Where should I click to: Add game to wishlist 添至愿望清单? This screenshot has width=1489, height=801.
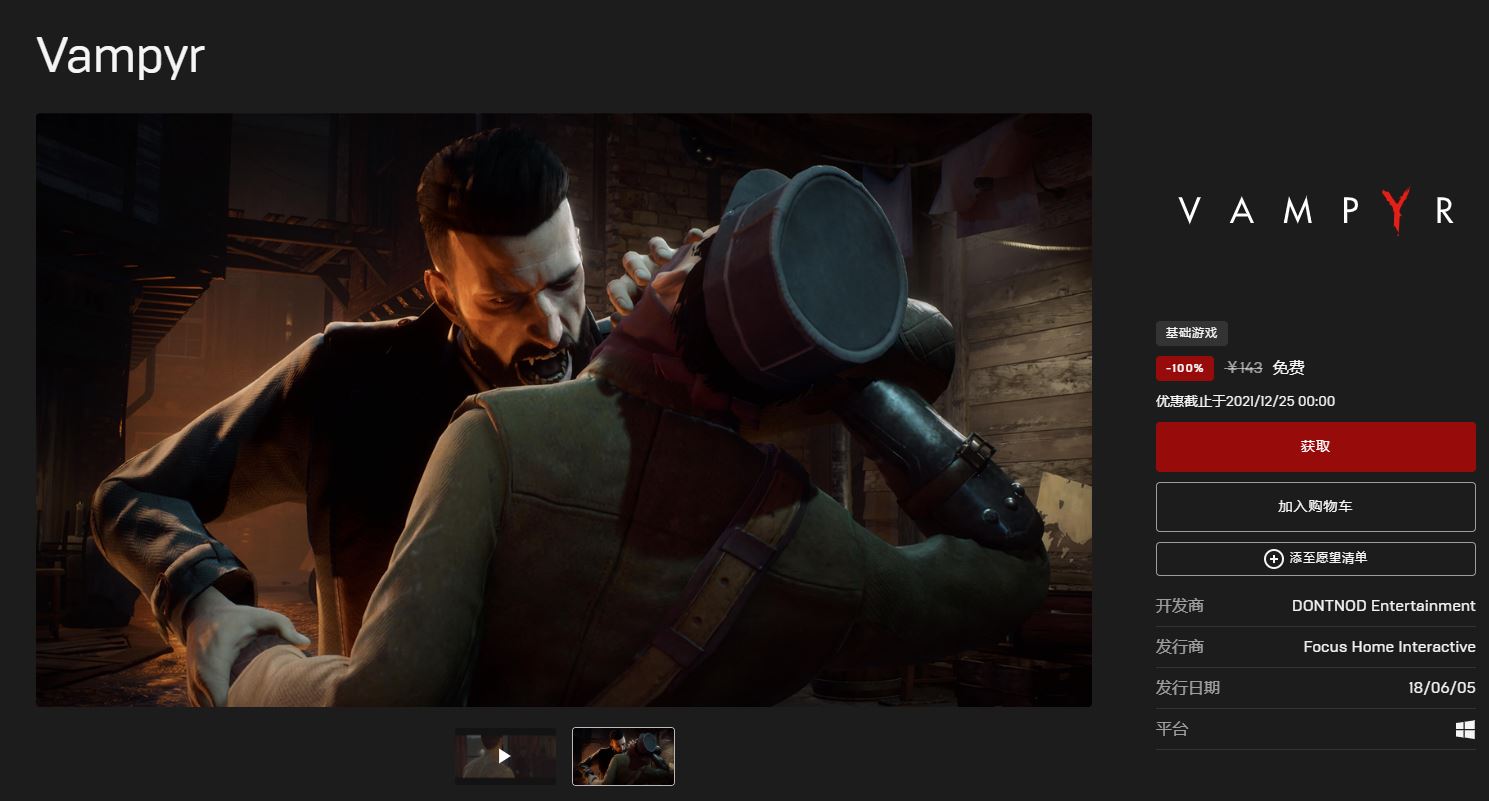pyautogui.click(x=1315, y=559)
